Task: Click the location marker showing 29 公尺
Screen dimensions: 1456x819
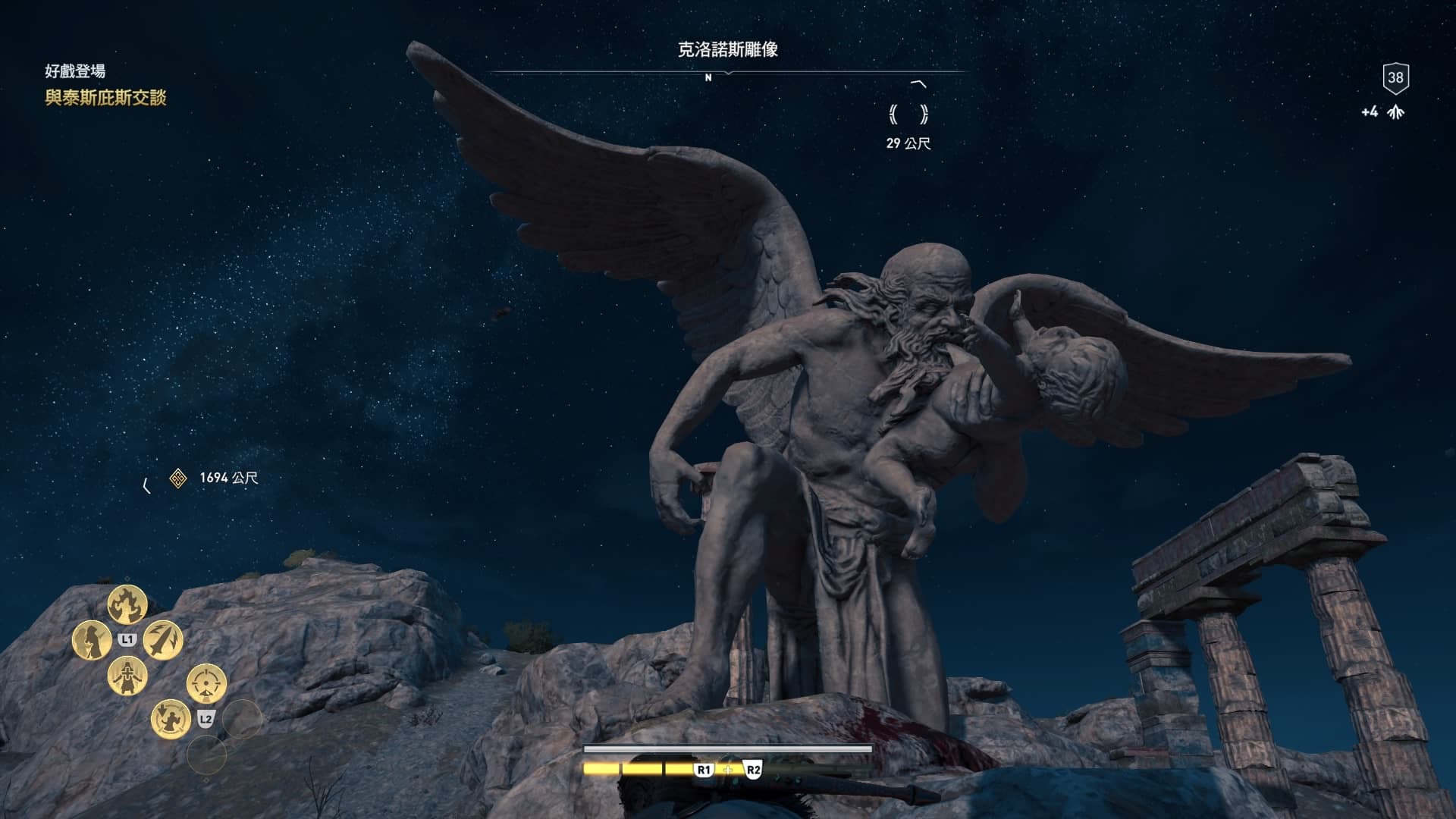Action: click(x=908, y=115)
